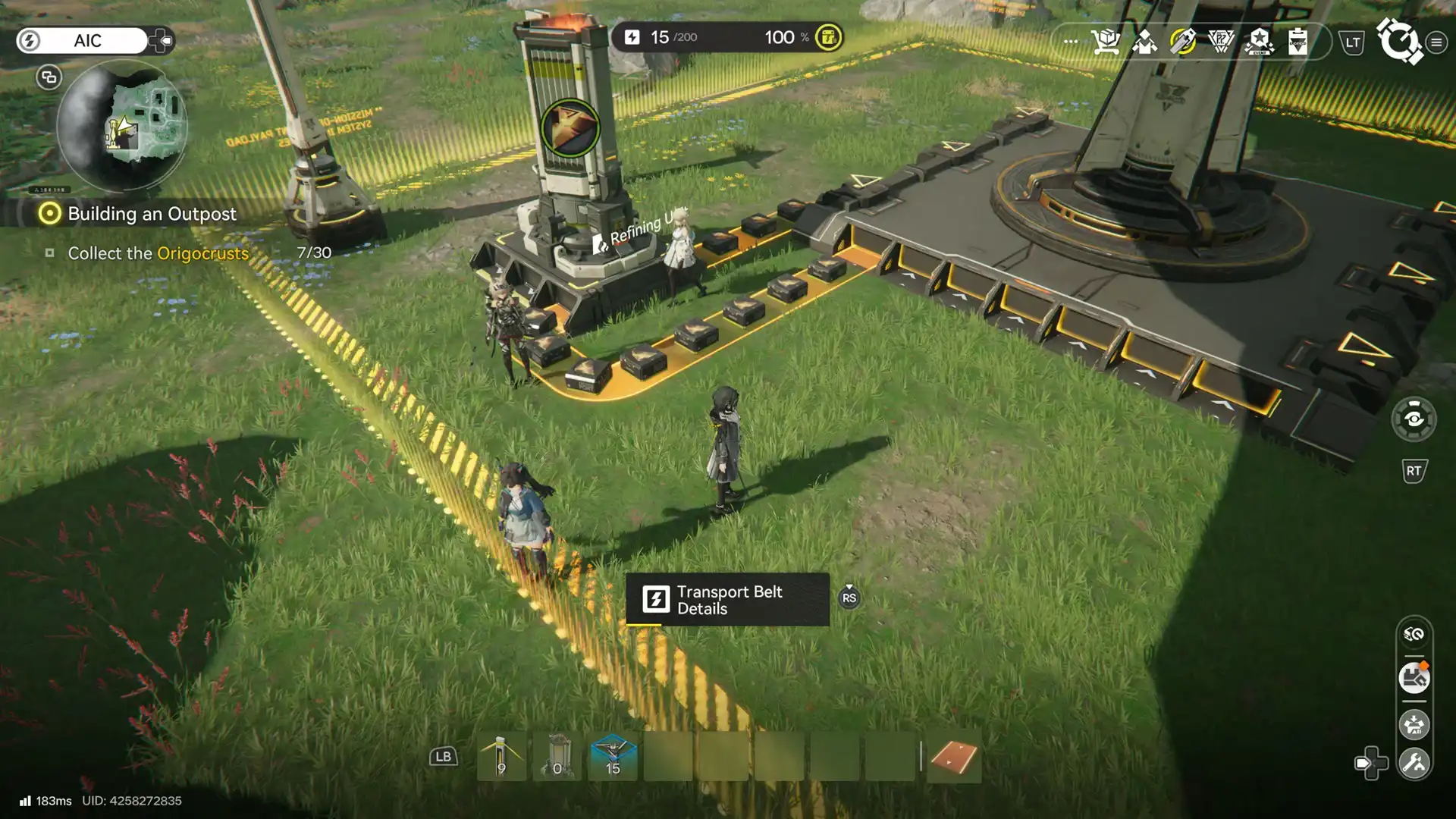Open the Event star badge icon
The height and width of the screenshot is (819, 1456).
[x=1259, y=41]
